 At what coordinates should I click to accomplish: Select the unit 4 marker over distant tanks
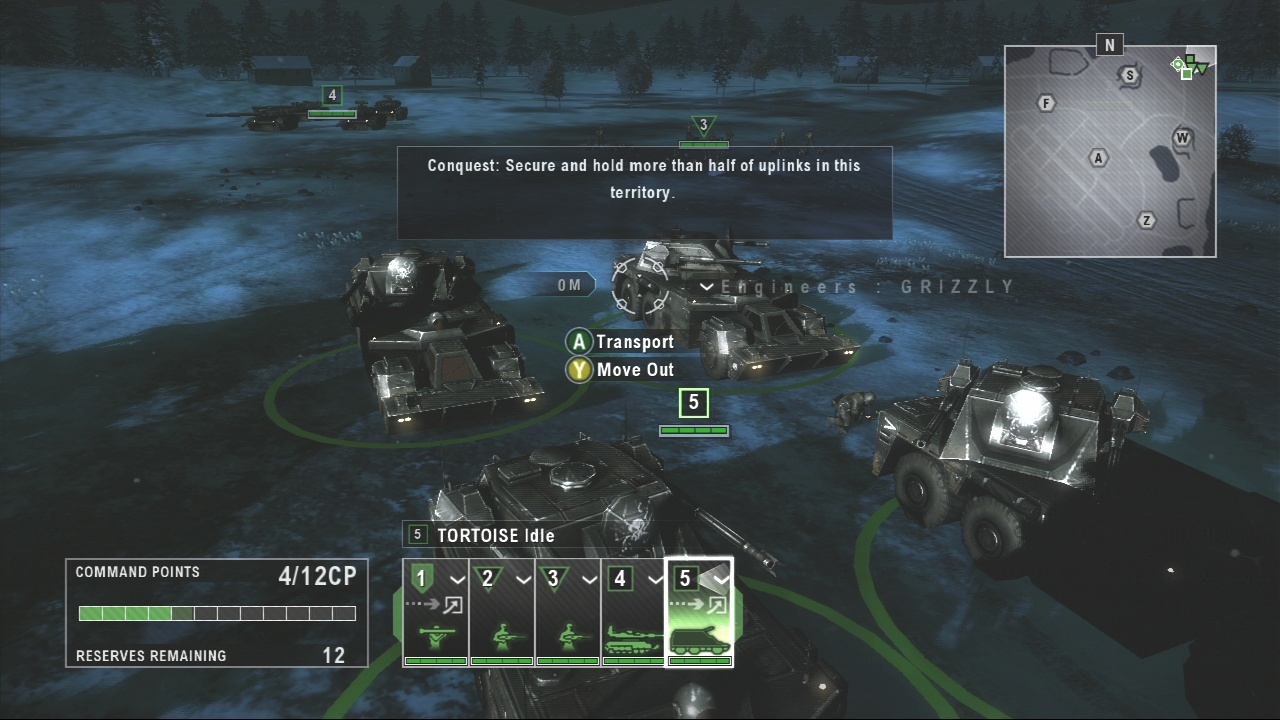point(332,96)
